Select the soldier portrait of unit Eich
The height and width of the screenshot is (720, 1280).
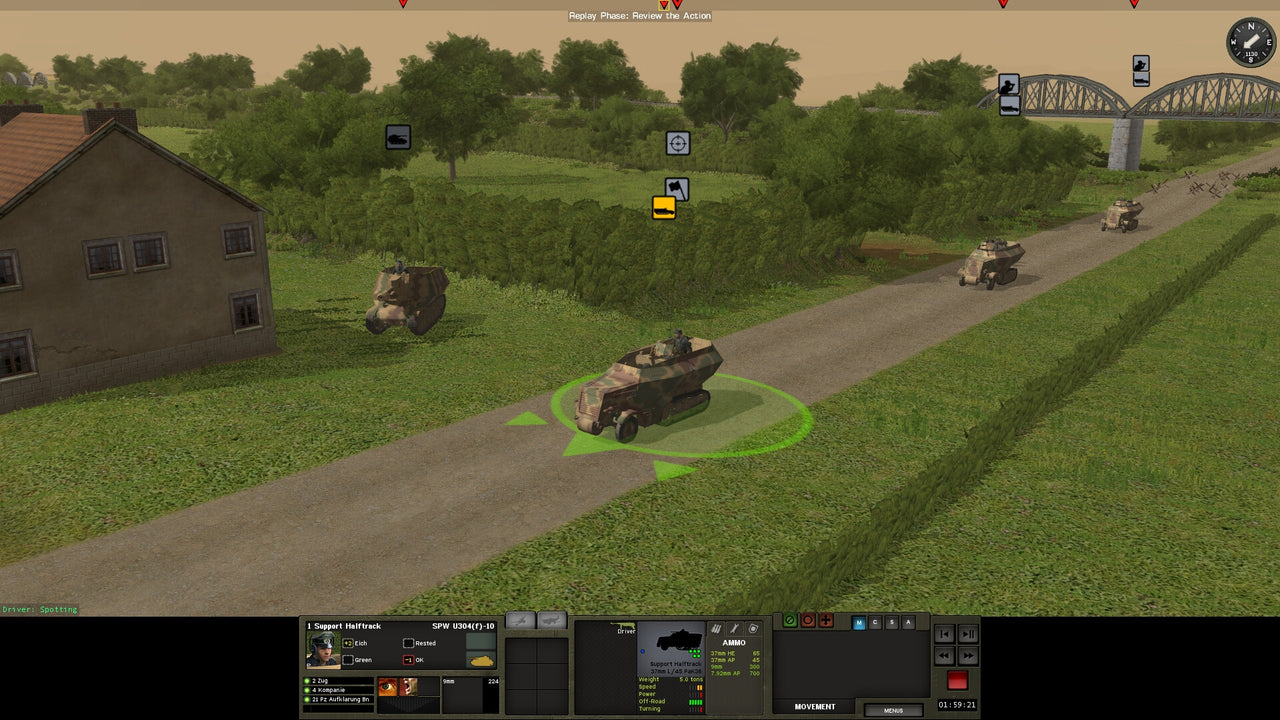pos(322,648)
